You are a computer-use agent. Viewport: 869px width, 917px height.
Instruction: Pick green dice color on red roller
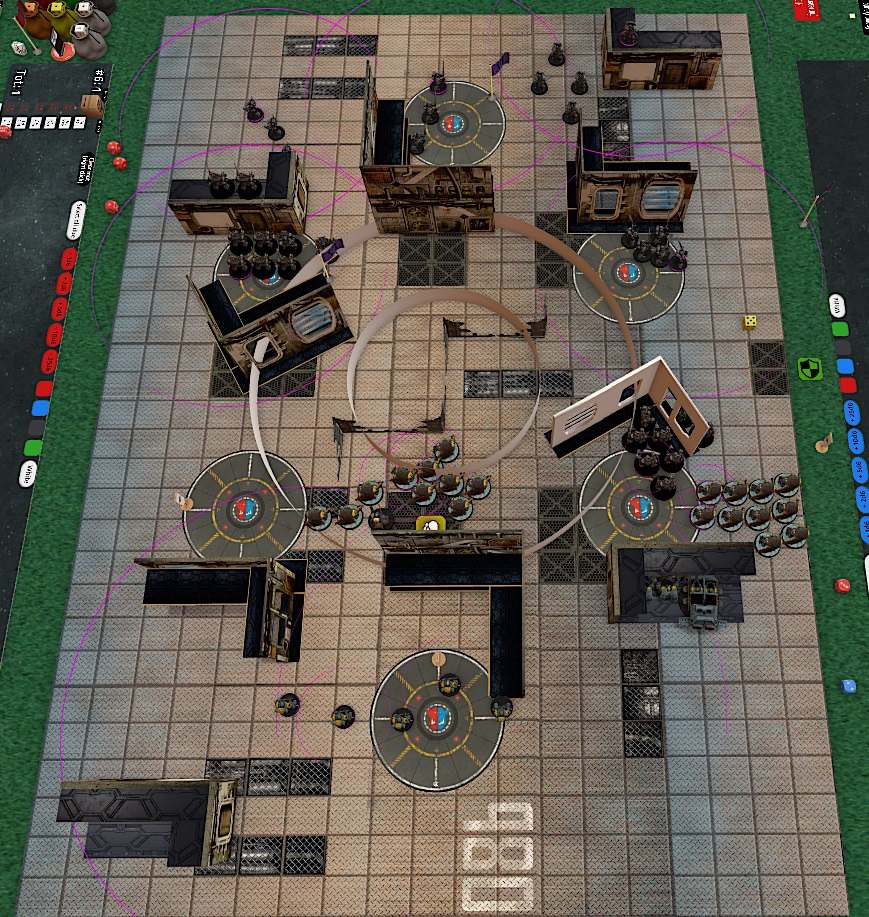33,448
